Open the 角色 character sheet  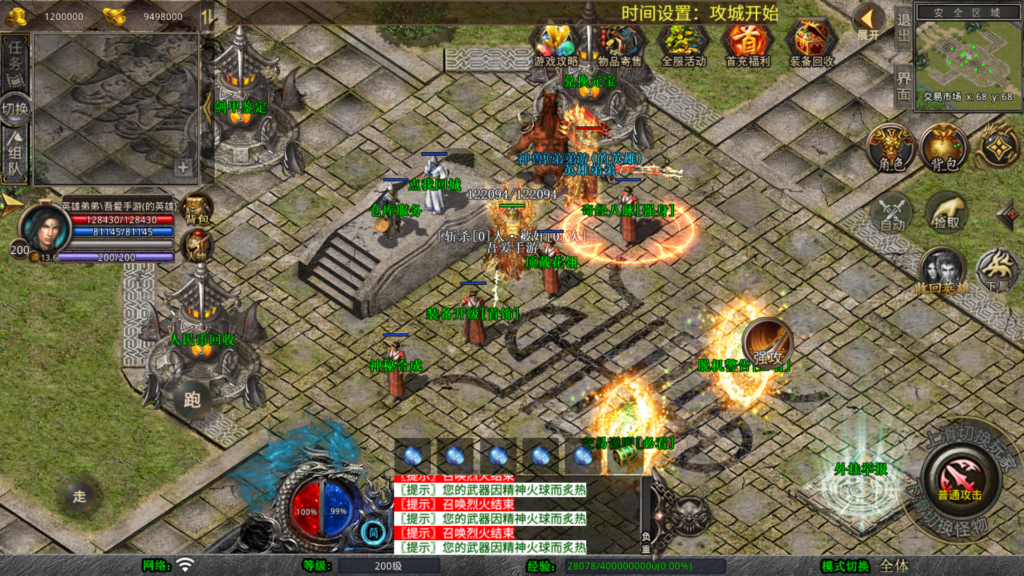(x=890, y=148)
